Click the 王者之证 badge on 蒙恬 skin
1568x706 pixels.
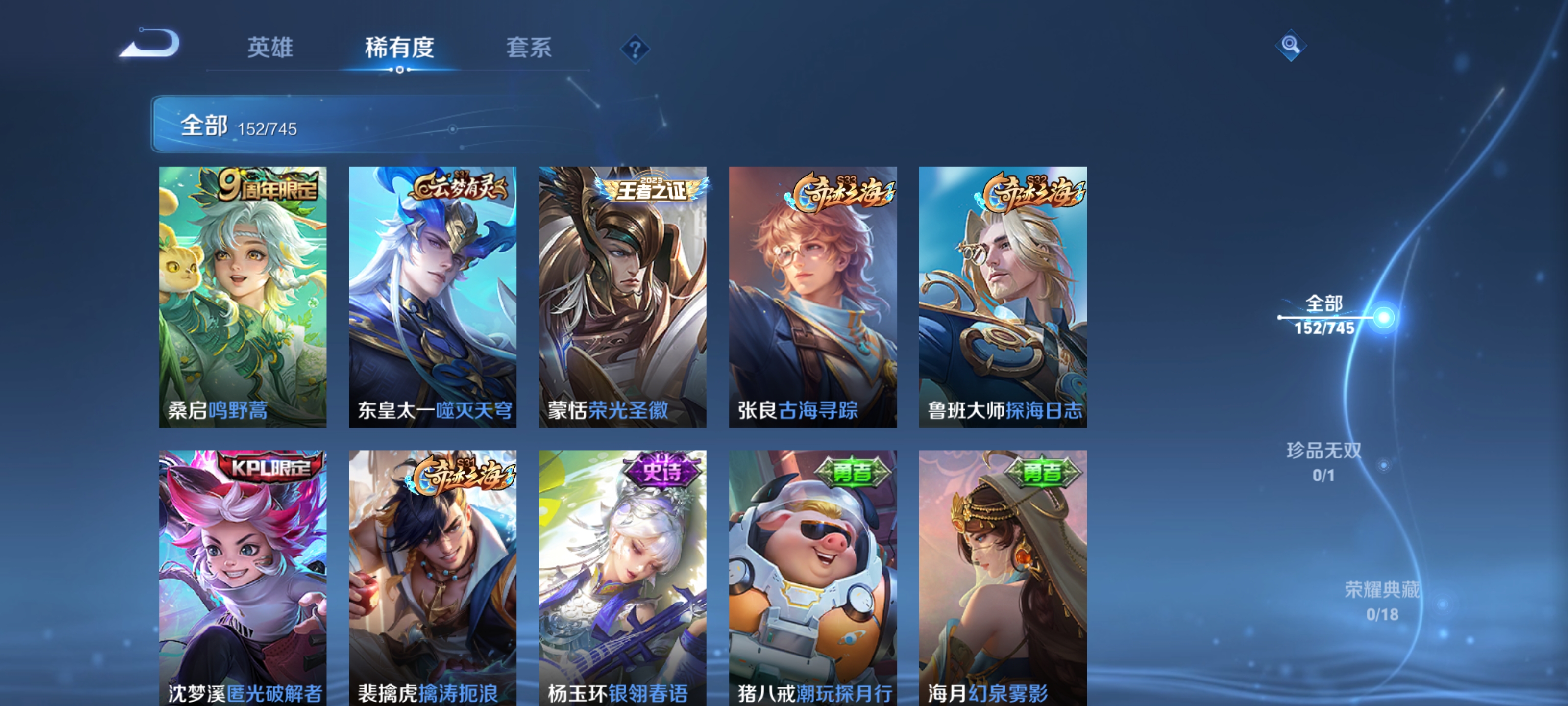652,189
